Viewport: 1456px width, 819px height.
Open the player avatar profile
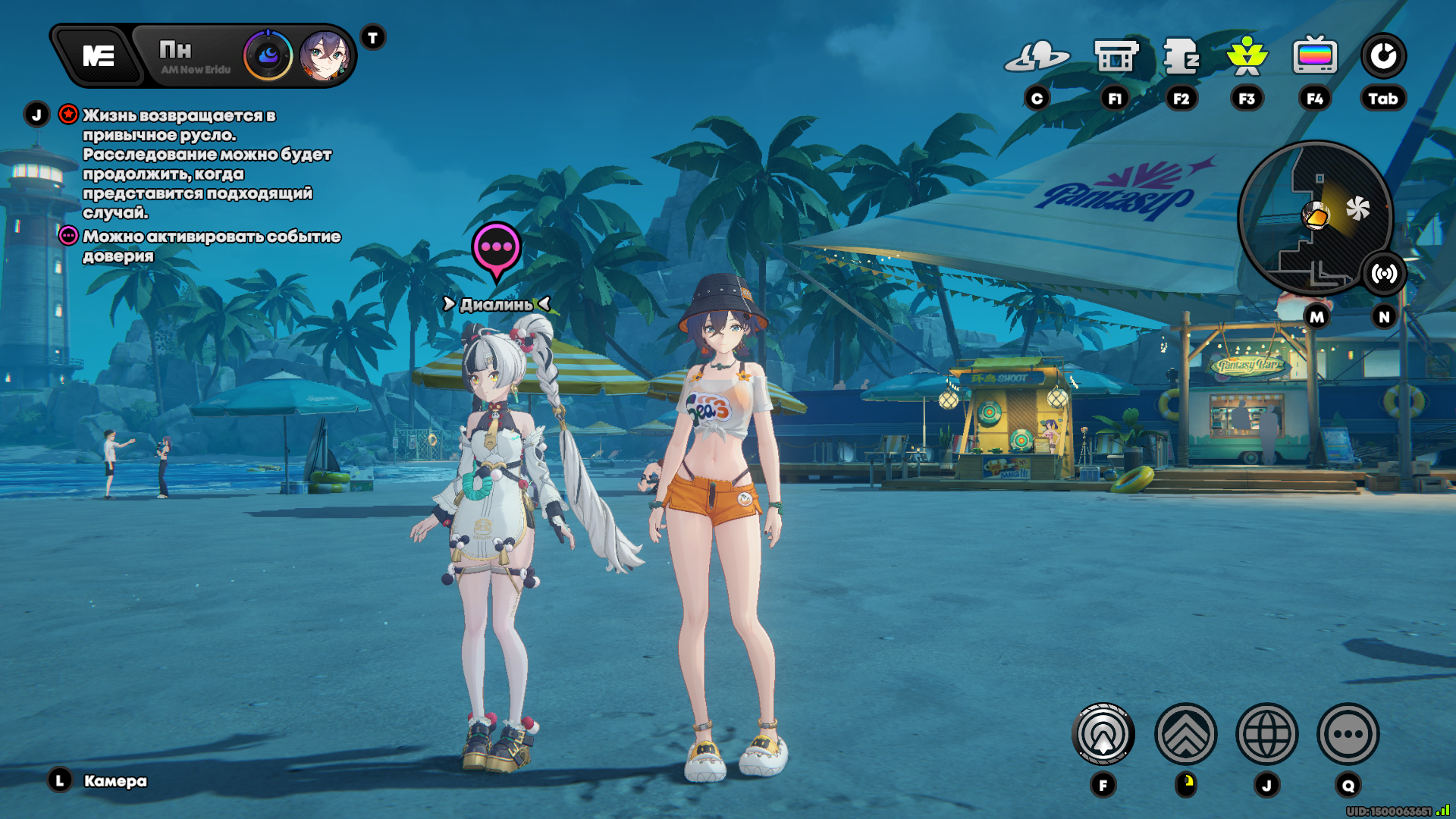[x=325, y=56]
